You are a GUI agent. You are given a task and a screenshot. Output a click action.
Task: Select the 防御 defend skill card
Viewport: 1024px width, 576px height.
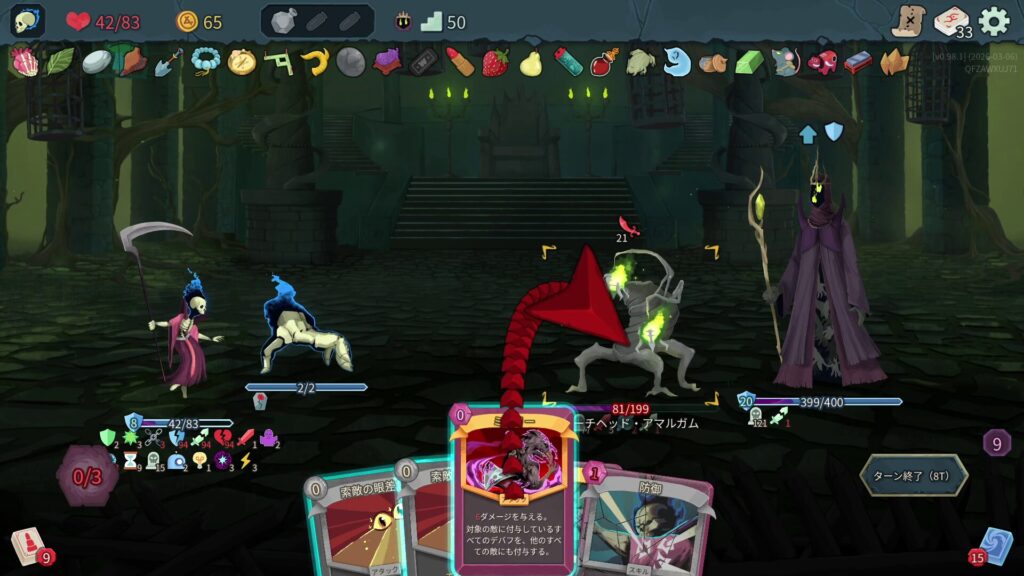tap(650, 525)
